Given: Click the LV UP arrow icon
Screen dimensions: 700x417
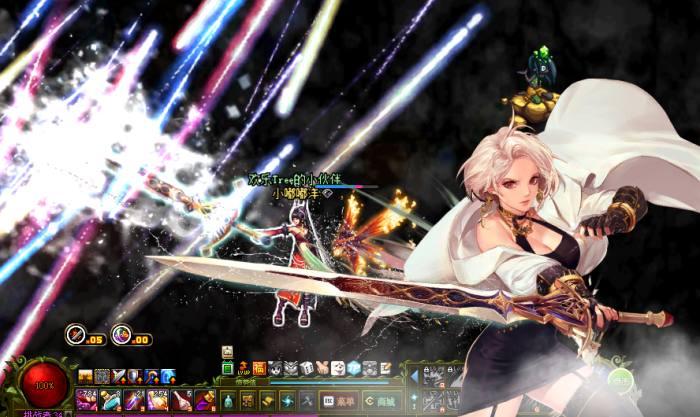Looking at the screenshot, I should point(242,369).
